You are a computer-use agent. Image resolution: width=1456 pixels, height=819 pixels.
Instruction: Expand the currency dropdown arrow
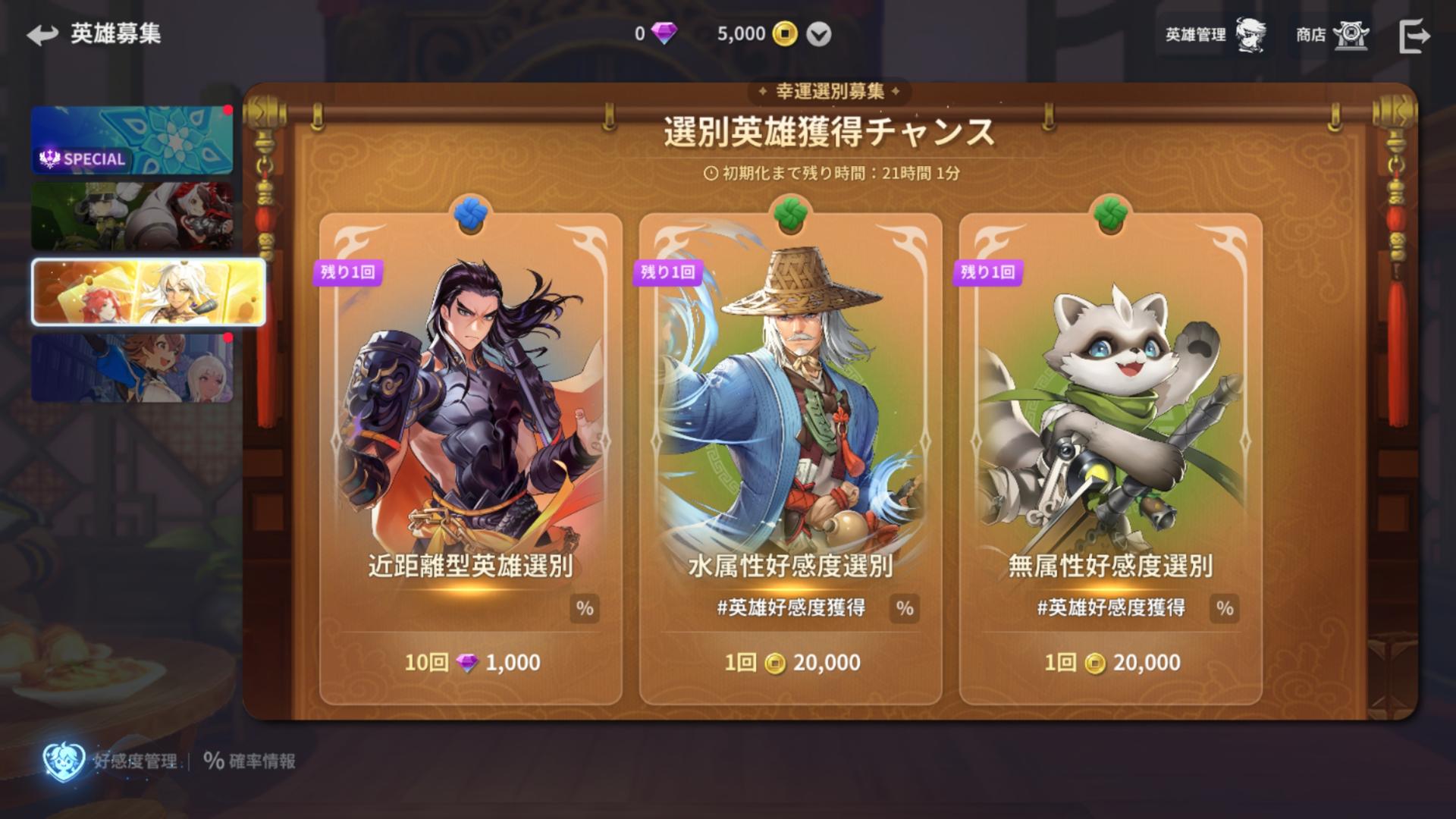(x=818, y=34)
